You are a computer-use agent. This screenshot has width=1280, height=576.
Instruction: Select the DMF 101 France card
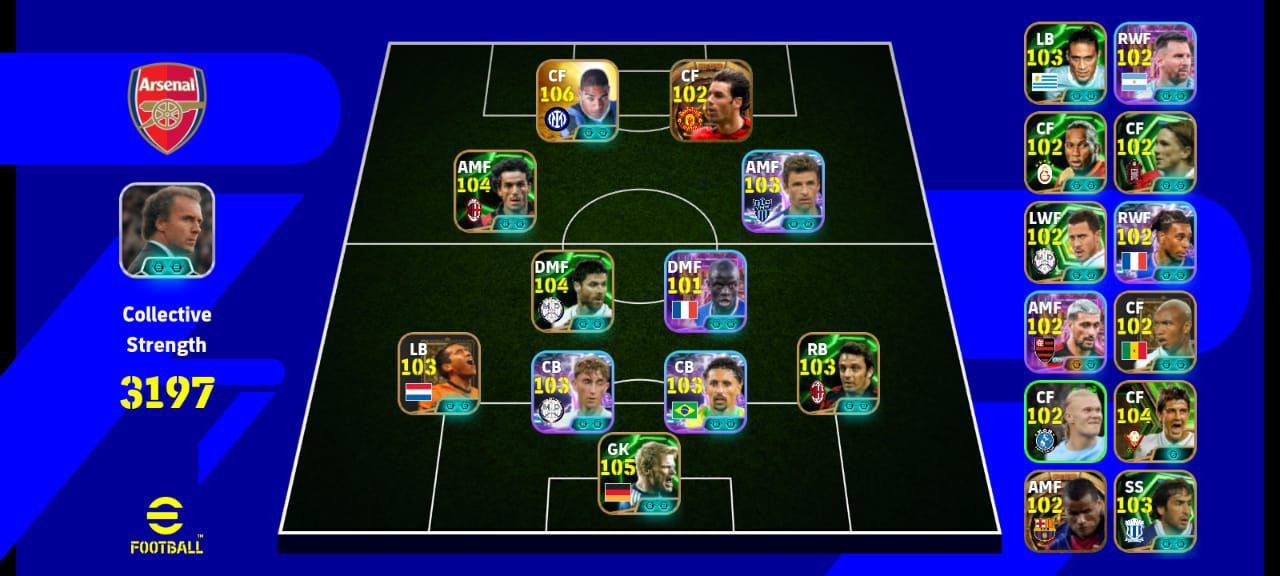(706, 291)
